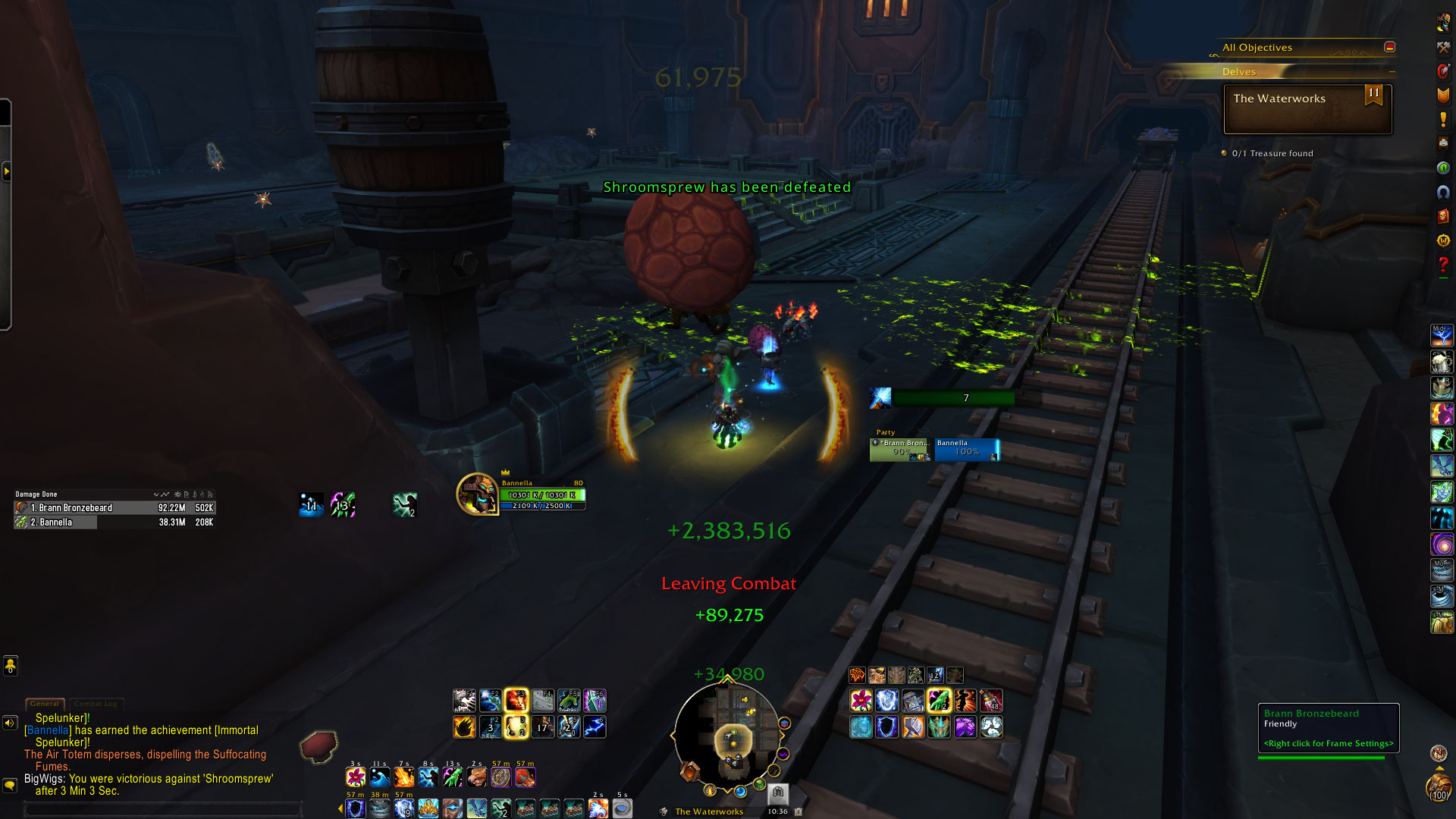Select the General chat tab
Viewport: 1456px width, 819px height.
(x=45, y=704)
